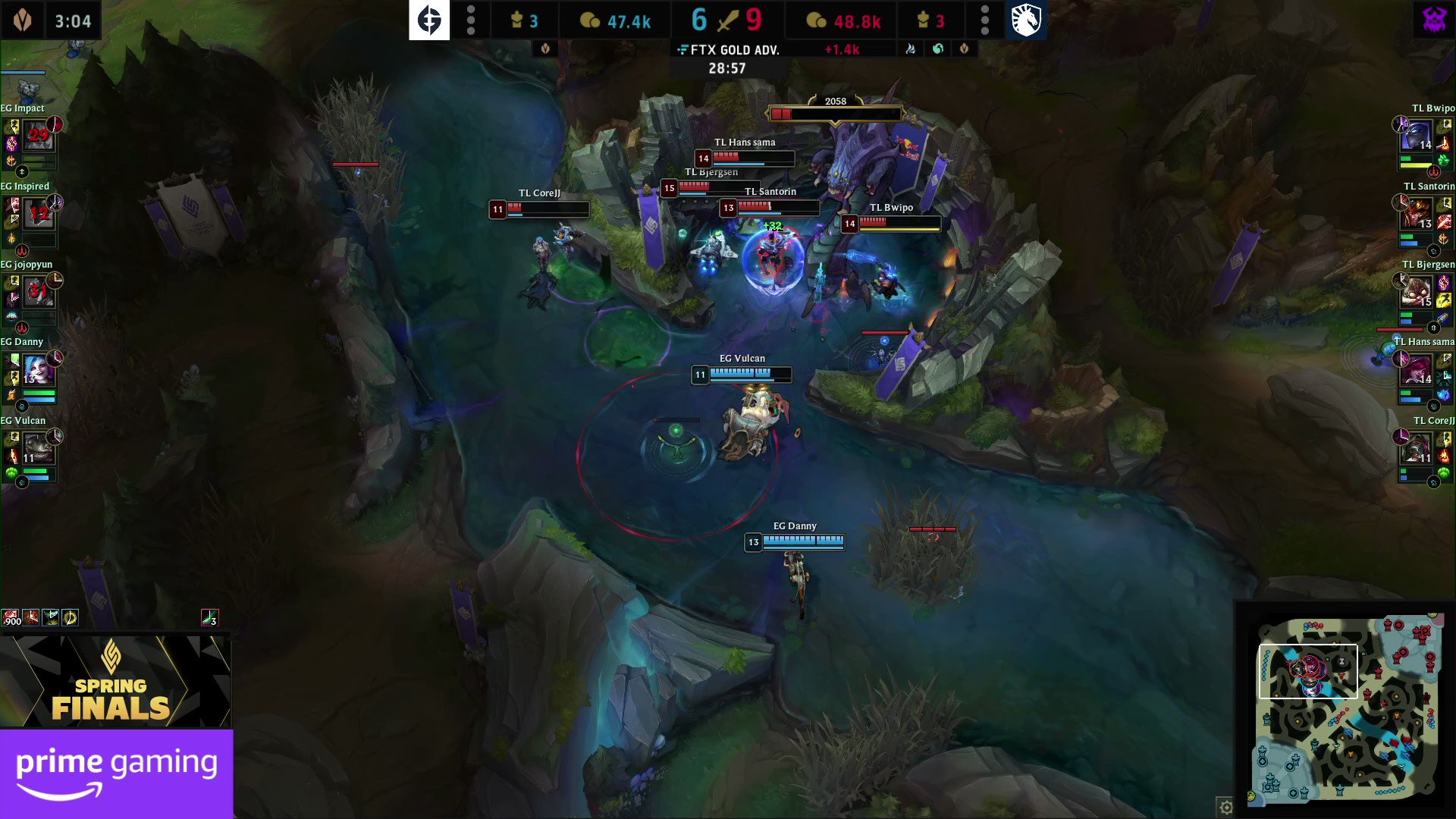The height and width of the screenshot is (819, 1456).
Task: Open the settings gear beside the minimap
Action: tap(1227, 807)
